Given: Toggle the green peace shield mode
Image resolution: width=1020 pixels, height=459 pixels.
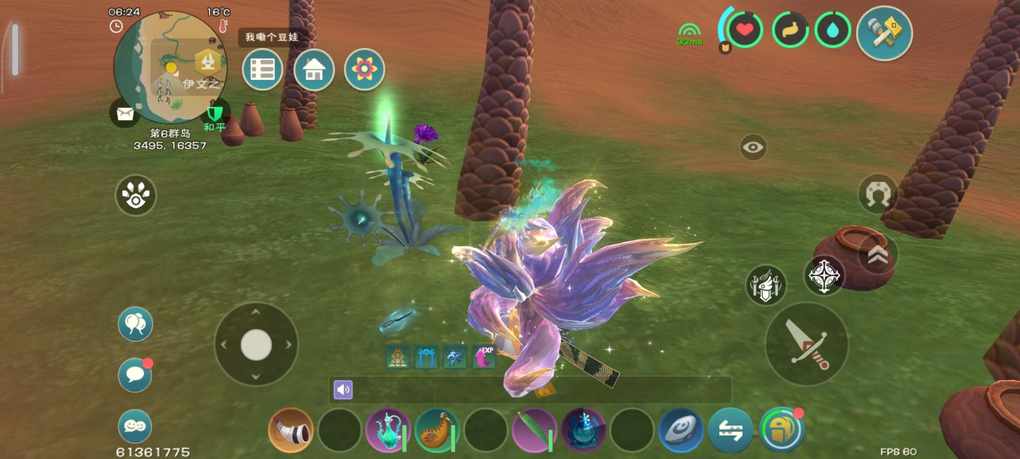Looking at the screenshot, I should (213, 114).
